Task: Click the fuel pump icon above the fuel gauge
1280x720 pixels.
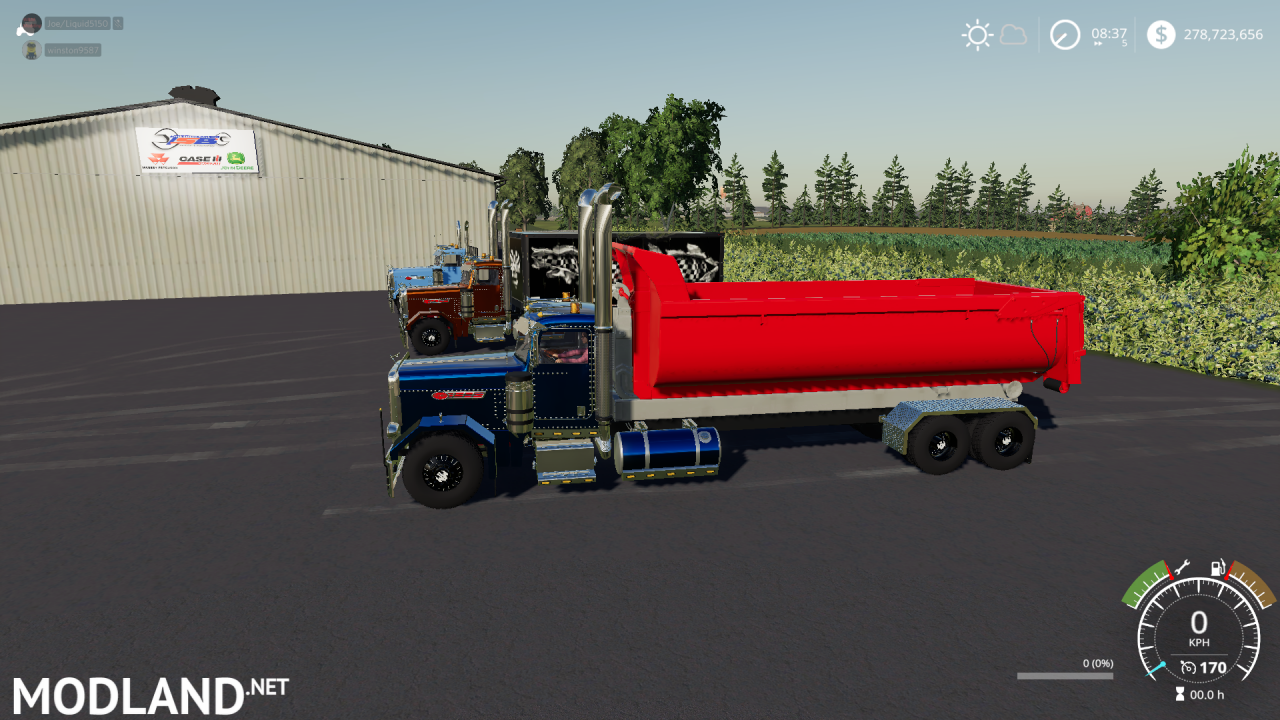Action: 1217,568
